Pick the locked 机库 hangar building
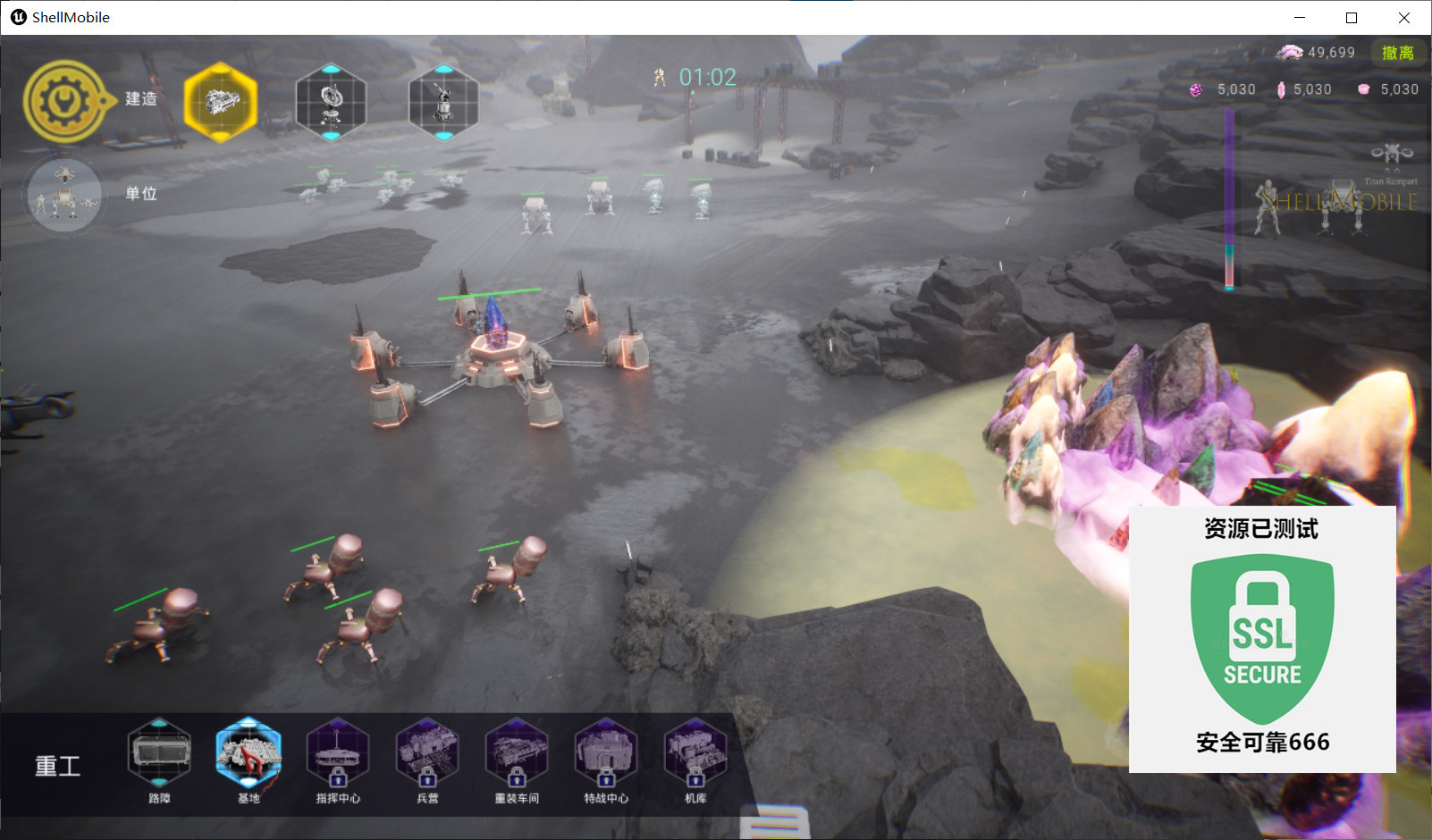This screenshot has height=840, width=1432. tap(695, 753)
